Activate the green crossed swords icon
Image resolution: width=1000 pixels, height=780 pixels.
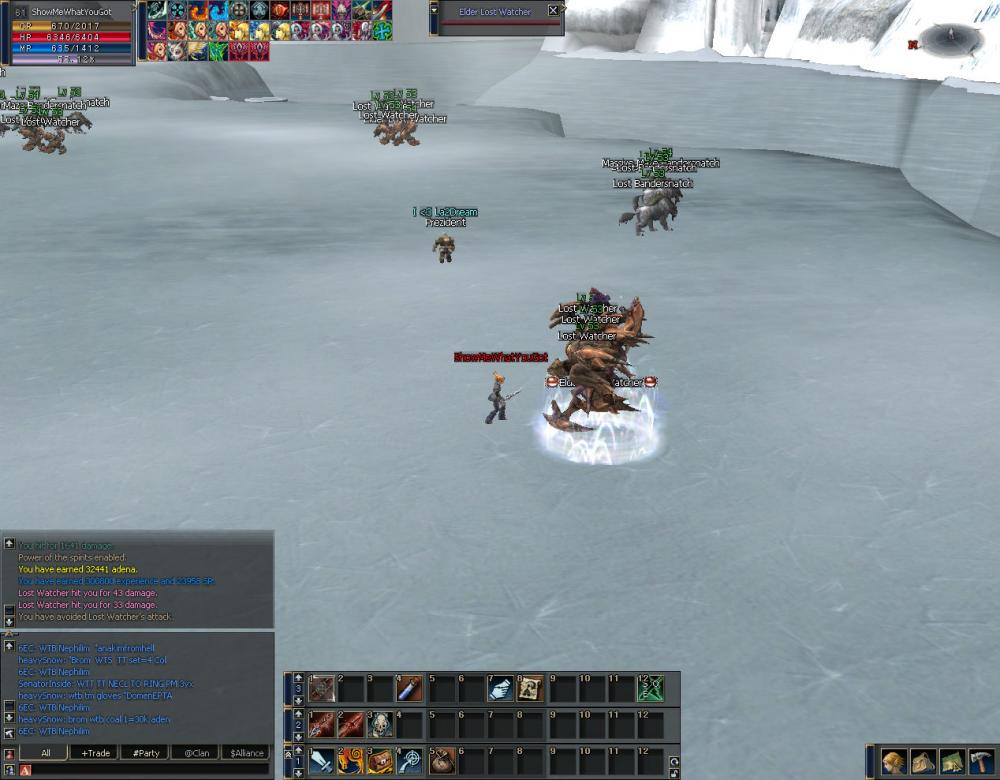click(651, 688)
